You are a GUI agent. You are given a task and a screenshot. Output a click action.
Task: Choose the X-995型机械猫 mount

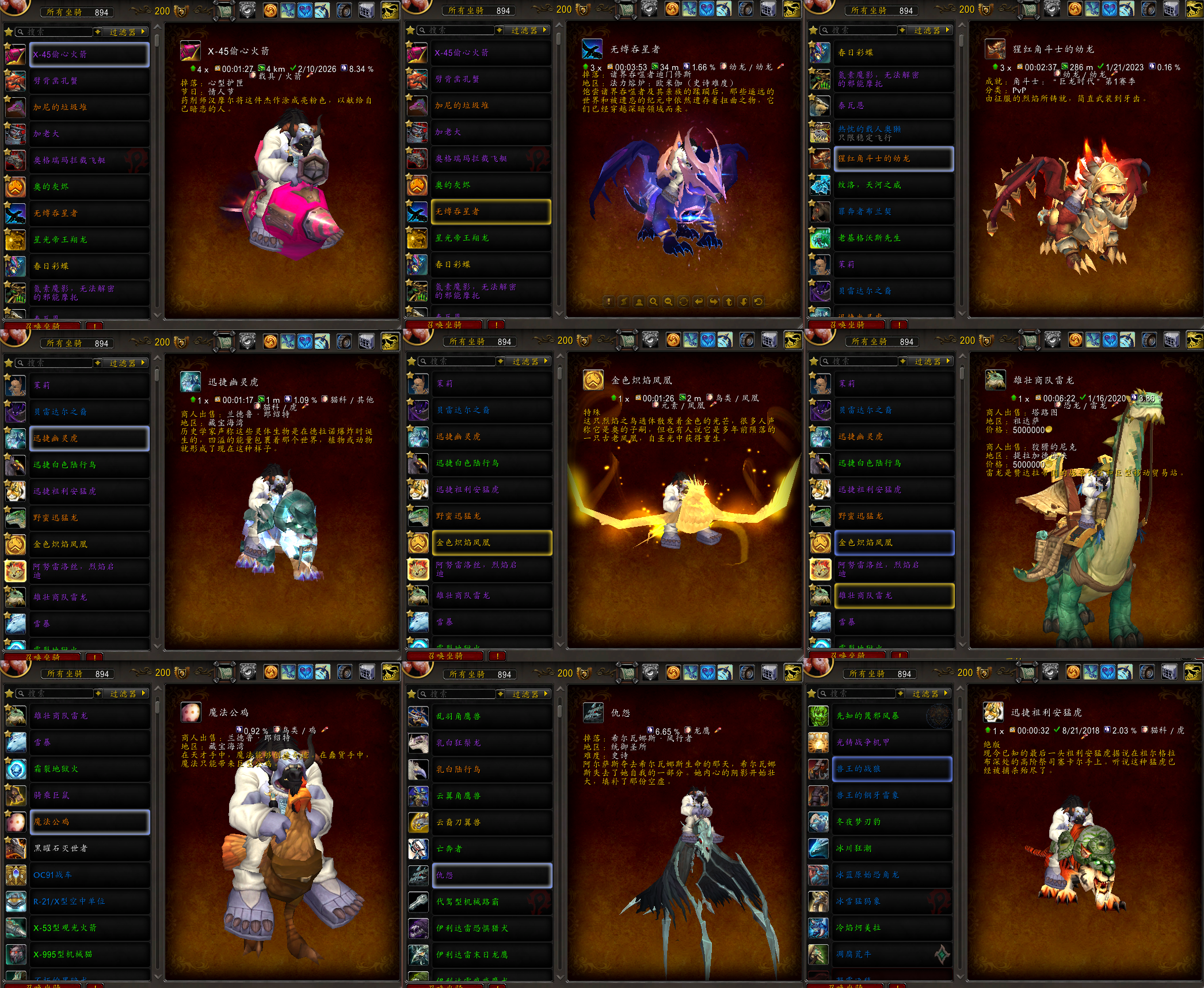tap(89, 955)
